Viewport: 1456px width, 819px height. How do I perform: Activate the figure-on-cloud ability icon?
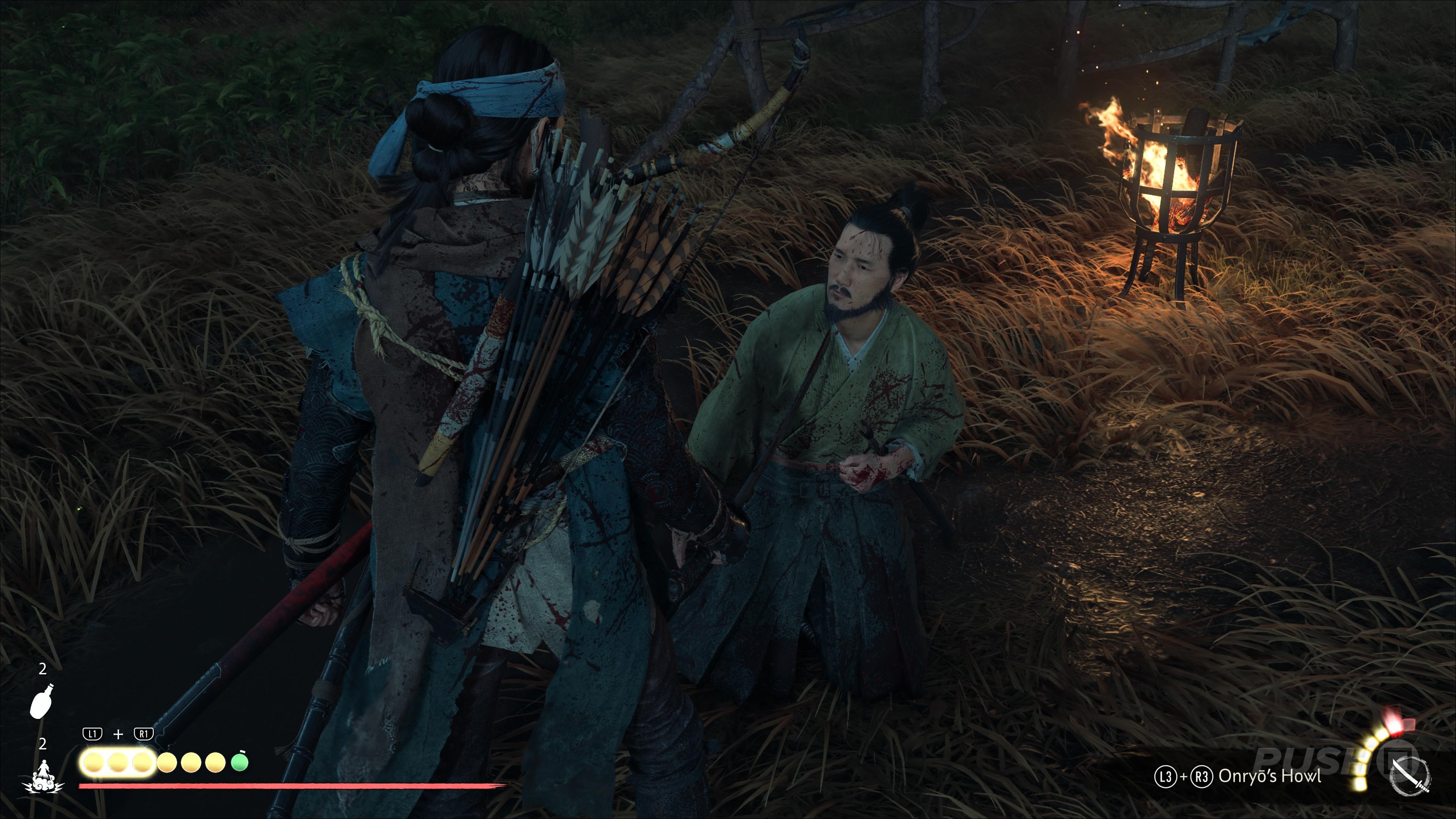(43, 776)
